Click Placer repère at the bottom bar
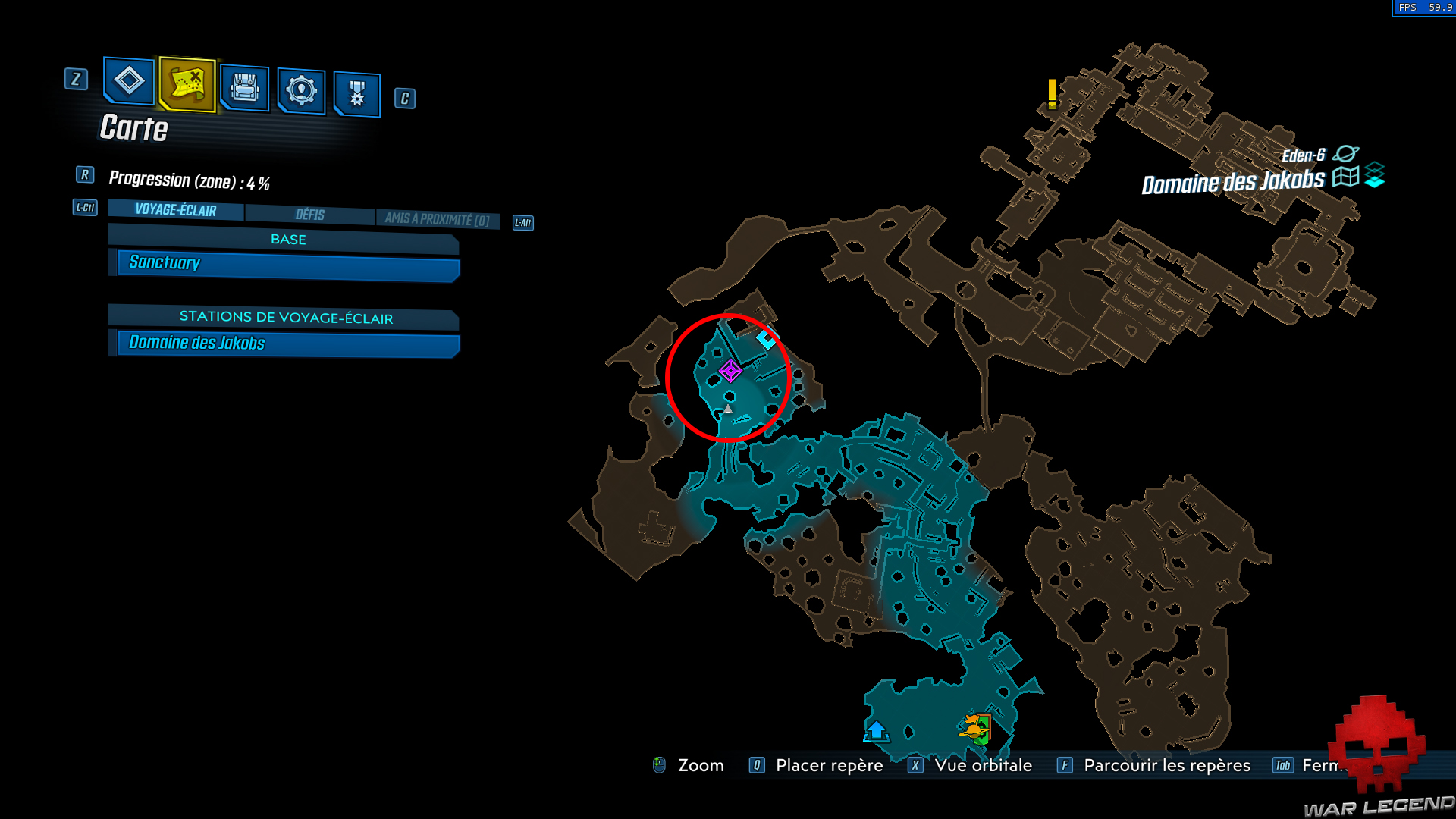The height and width of the screenshot is (819, 1456). point(827,765)
